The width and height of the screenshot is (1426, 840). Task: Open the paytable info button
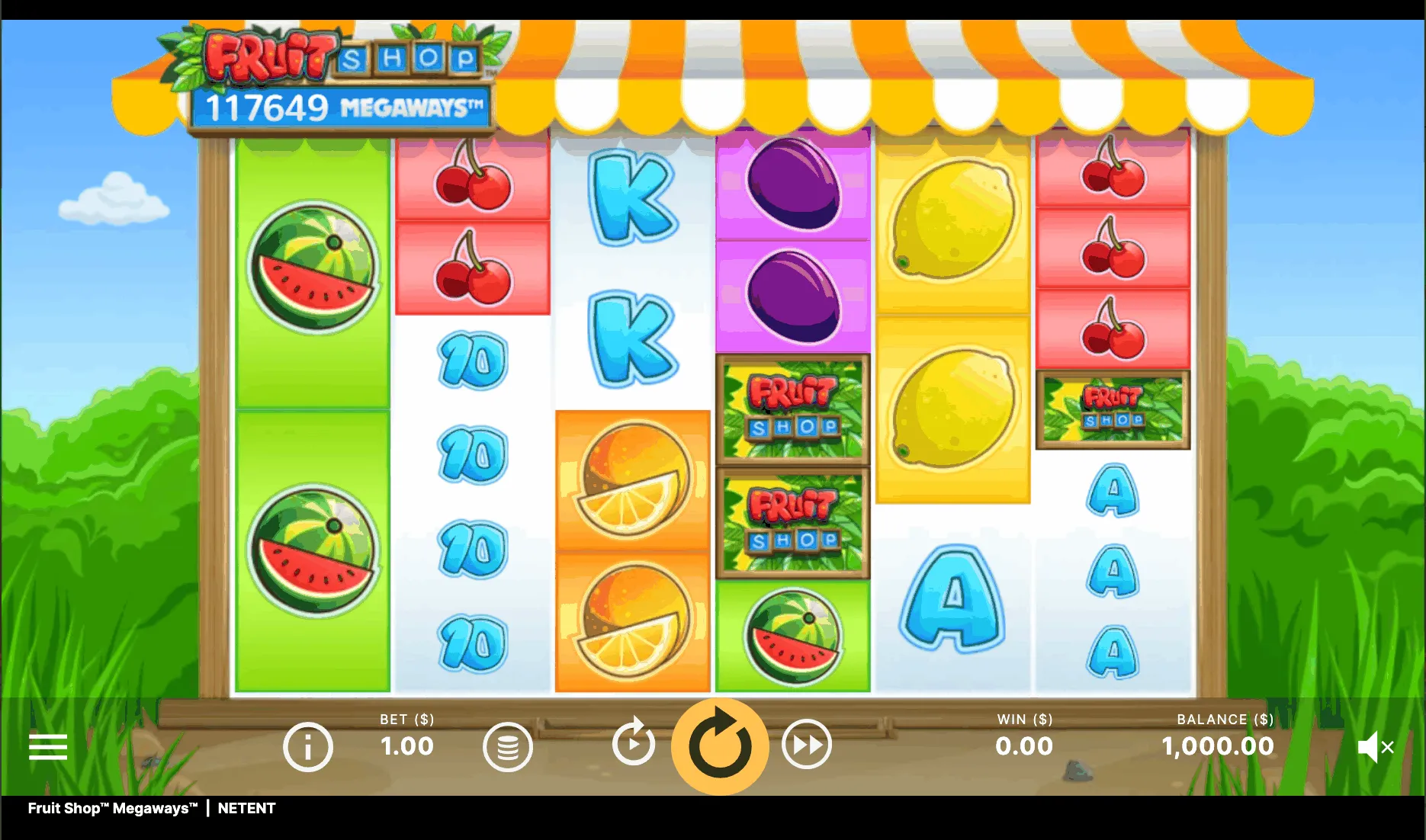click(308, 746)
